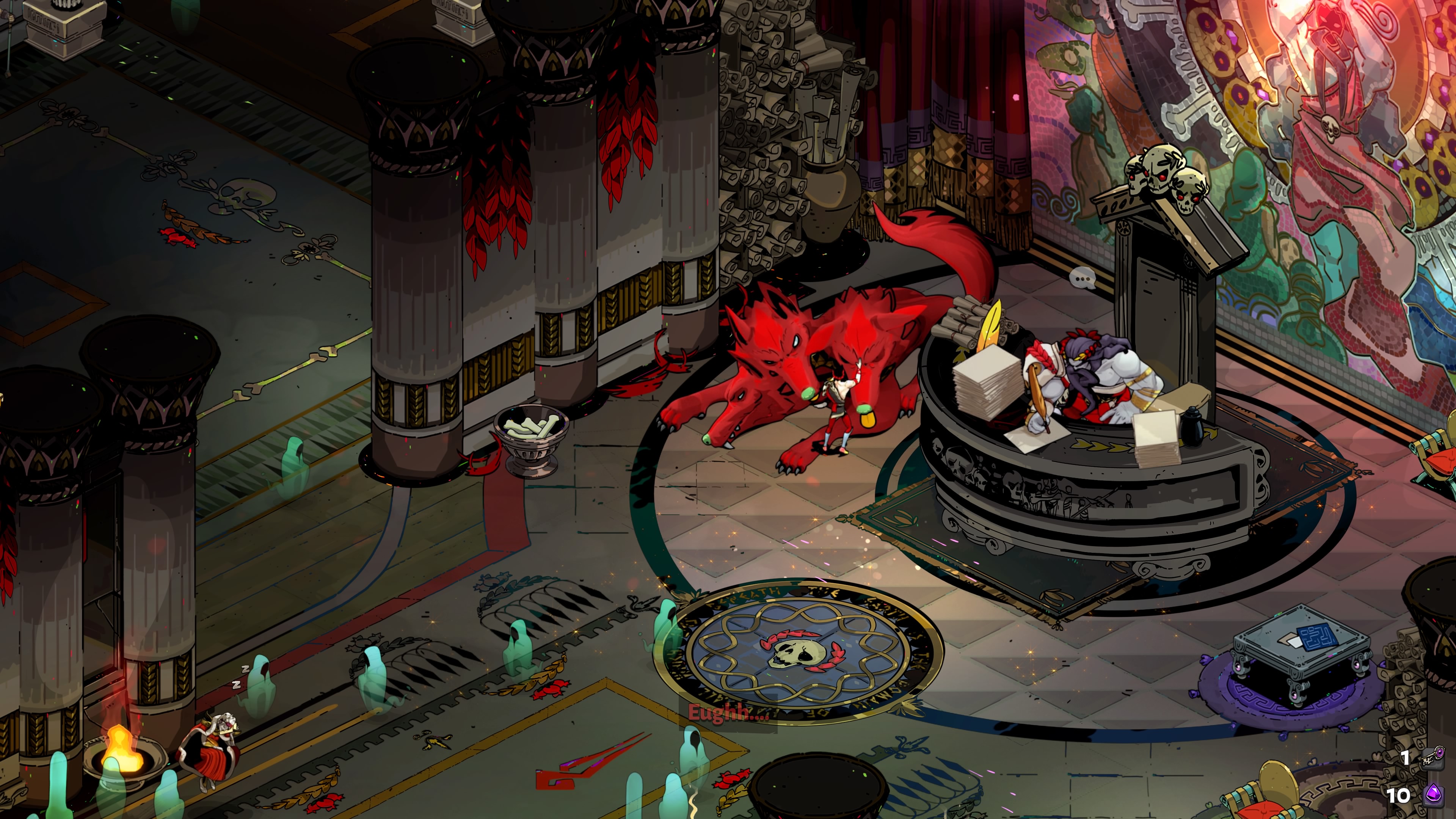Viewport: 1456px width, 819px height.
Task: Click the speech bubble indicator above Hades
Action: pos(1083,278)
